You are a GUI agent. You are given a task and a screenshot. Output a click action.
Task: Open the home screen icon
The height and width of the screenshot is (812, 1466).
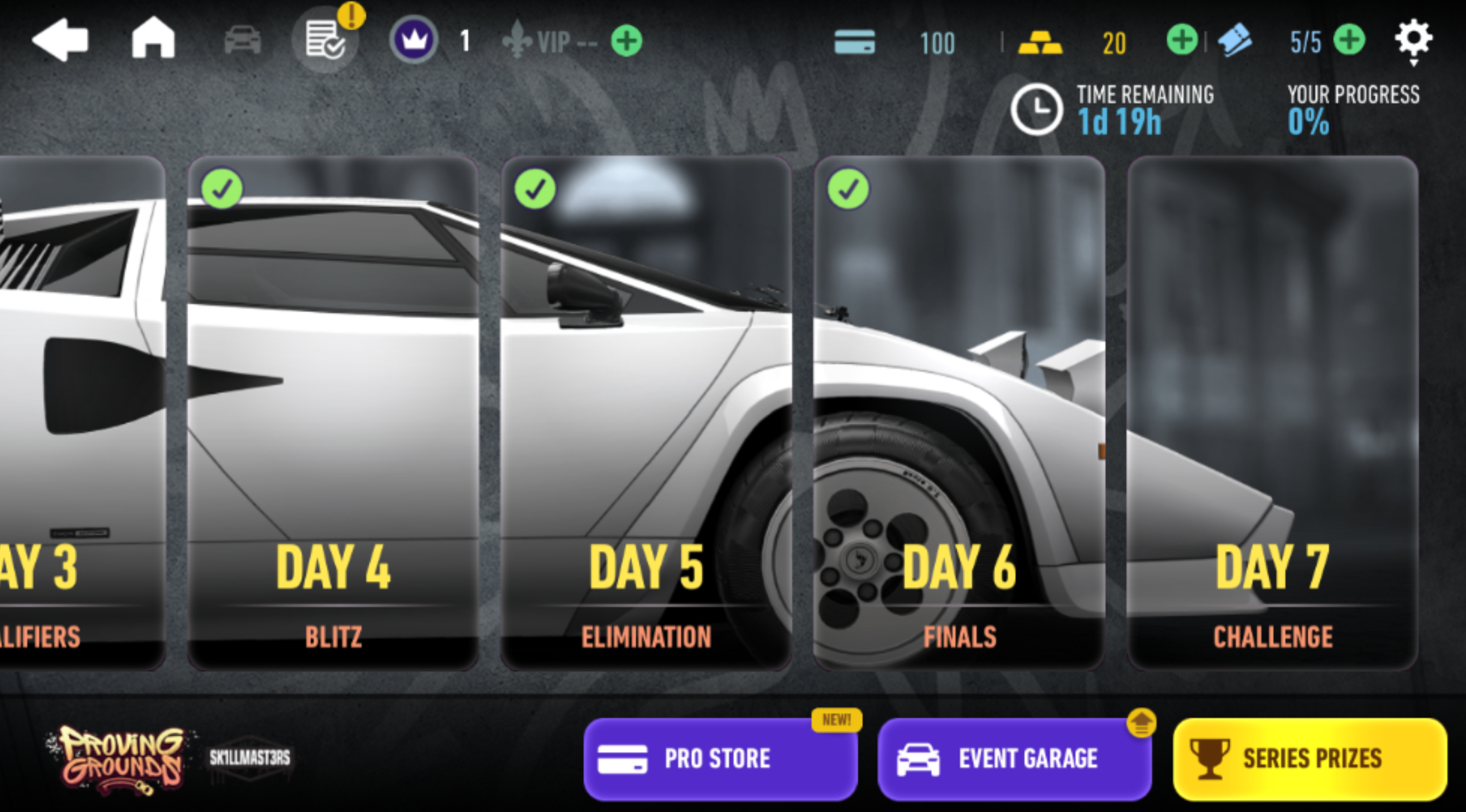[153, 38]
